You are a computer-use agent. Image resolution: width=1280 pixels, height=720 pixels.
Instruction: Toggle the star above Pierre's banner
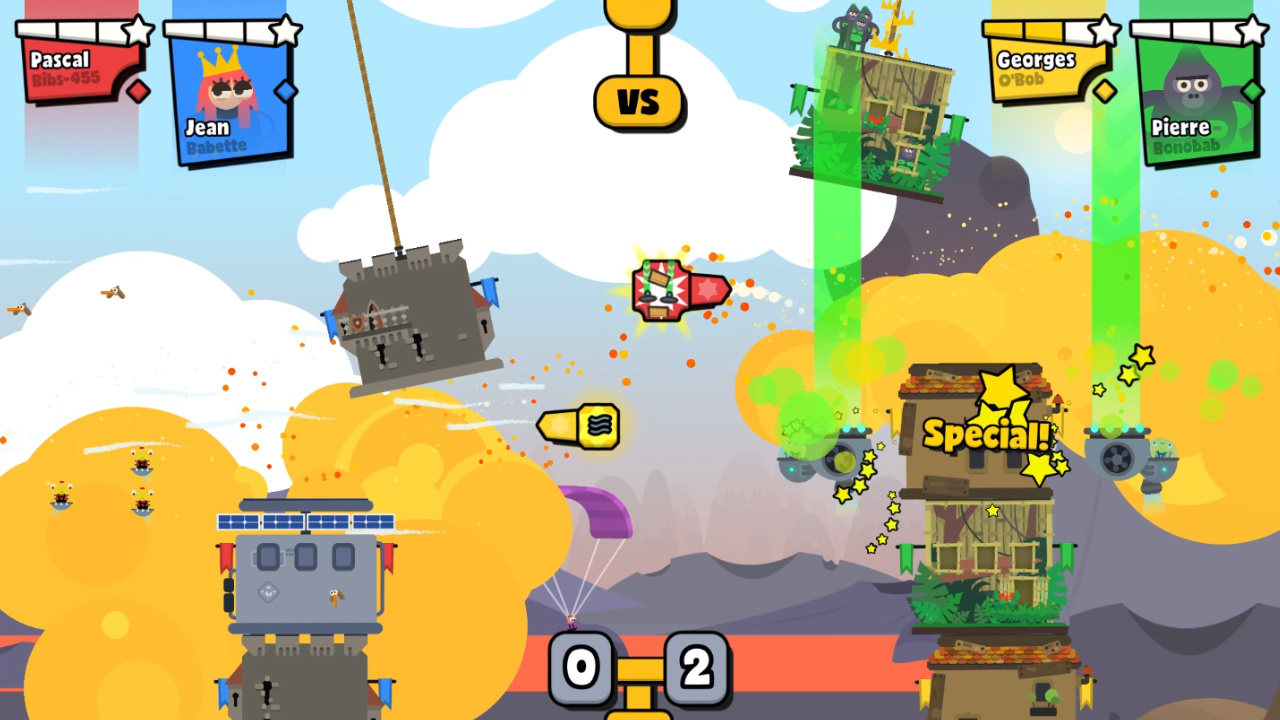click(x=1253, y=30)
